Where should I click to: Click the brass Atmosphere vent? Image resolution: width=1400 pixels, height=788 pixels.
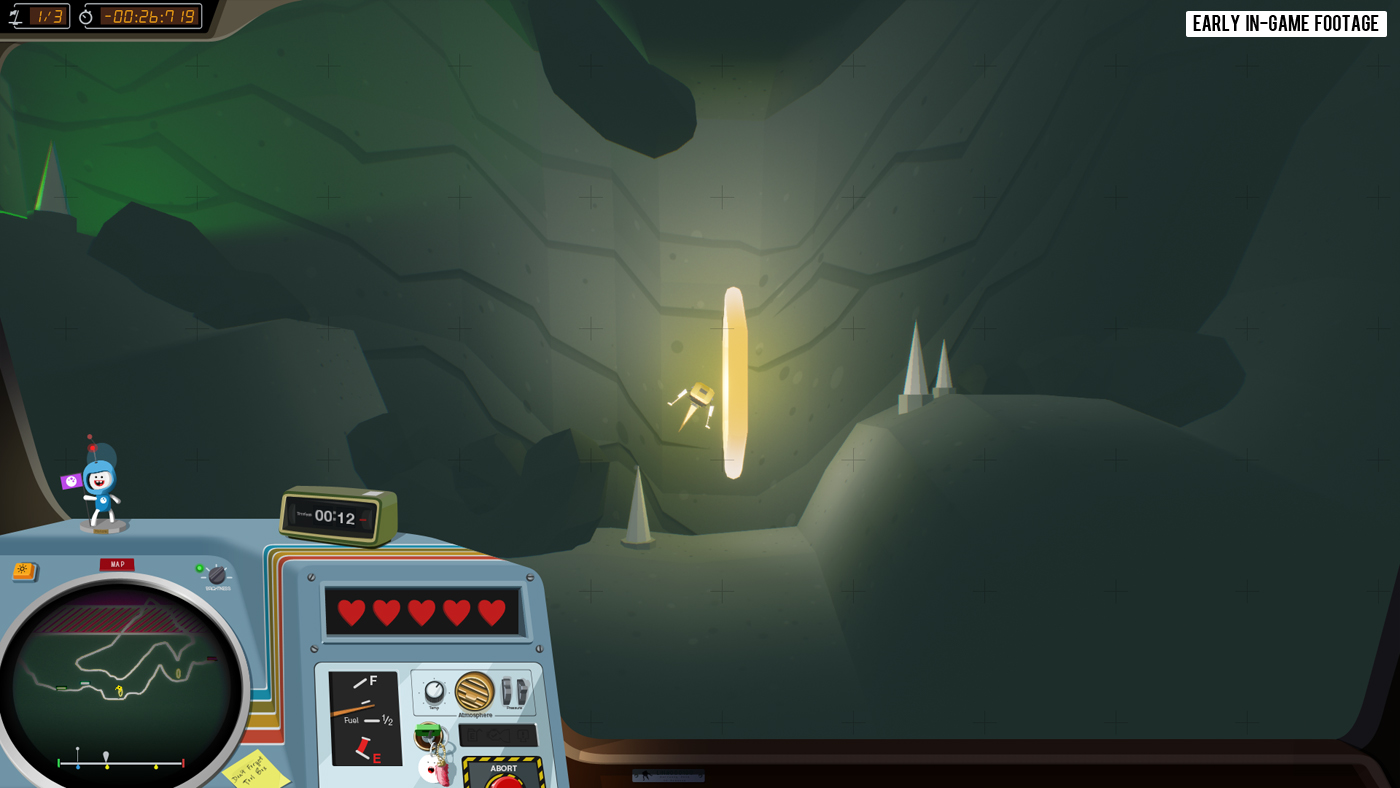pos(474,691)
